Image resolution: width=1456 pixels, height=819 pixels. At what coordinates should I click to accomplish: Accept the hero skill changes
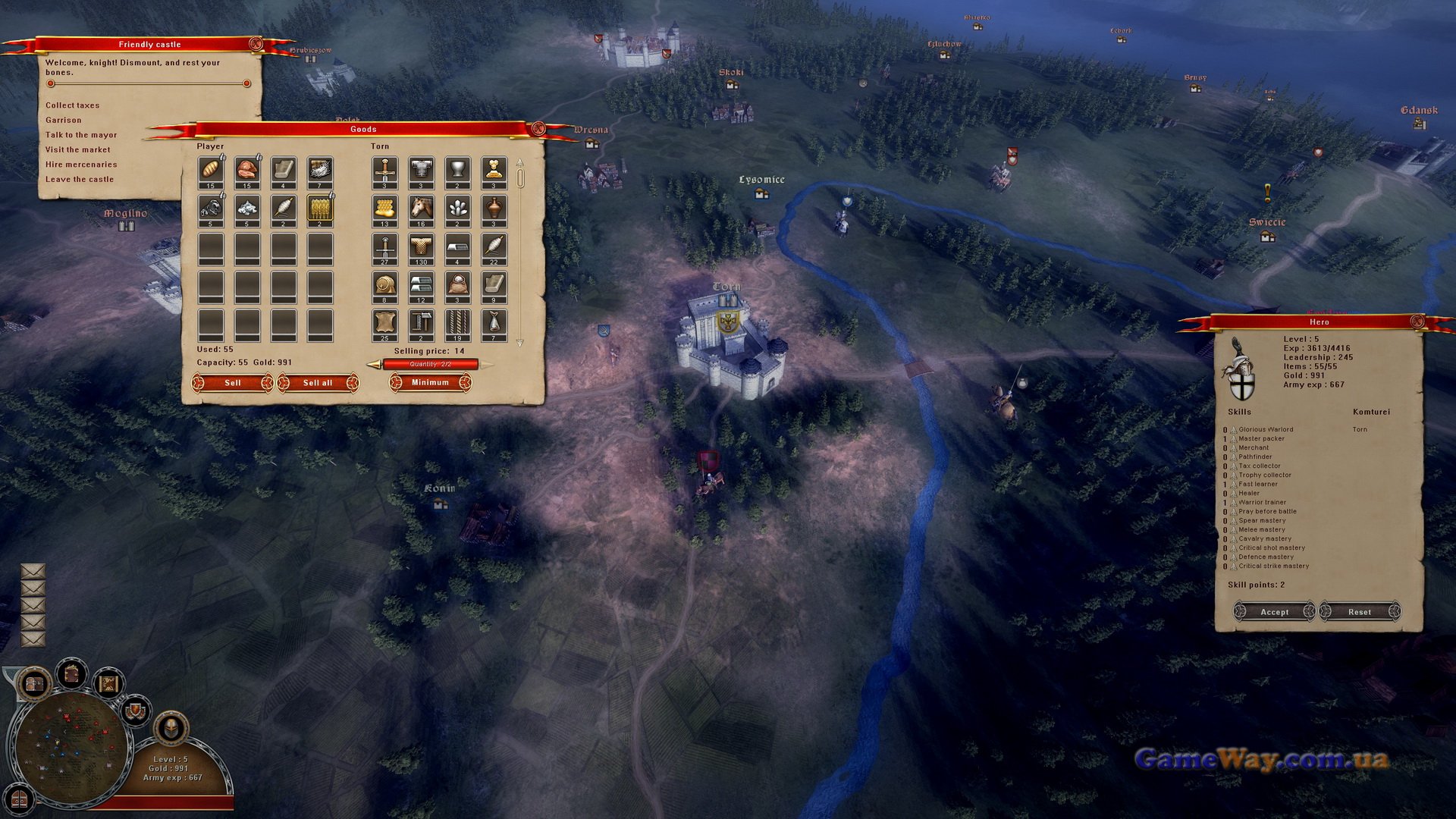coord(1274,612)
